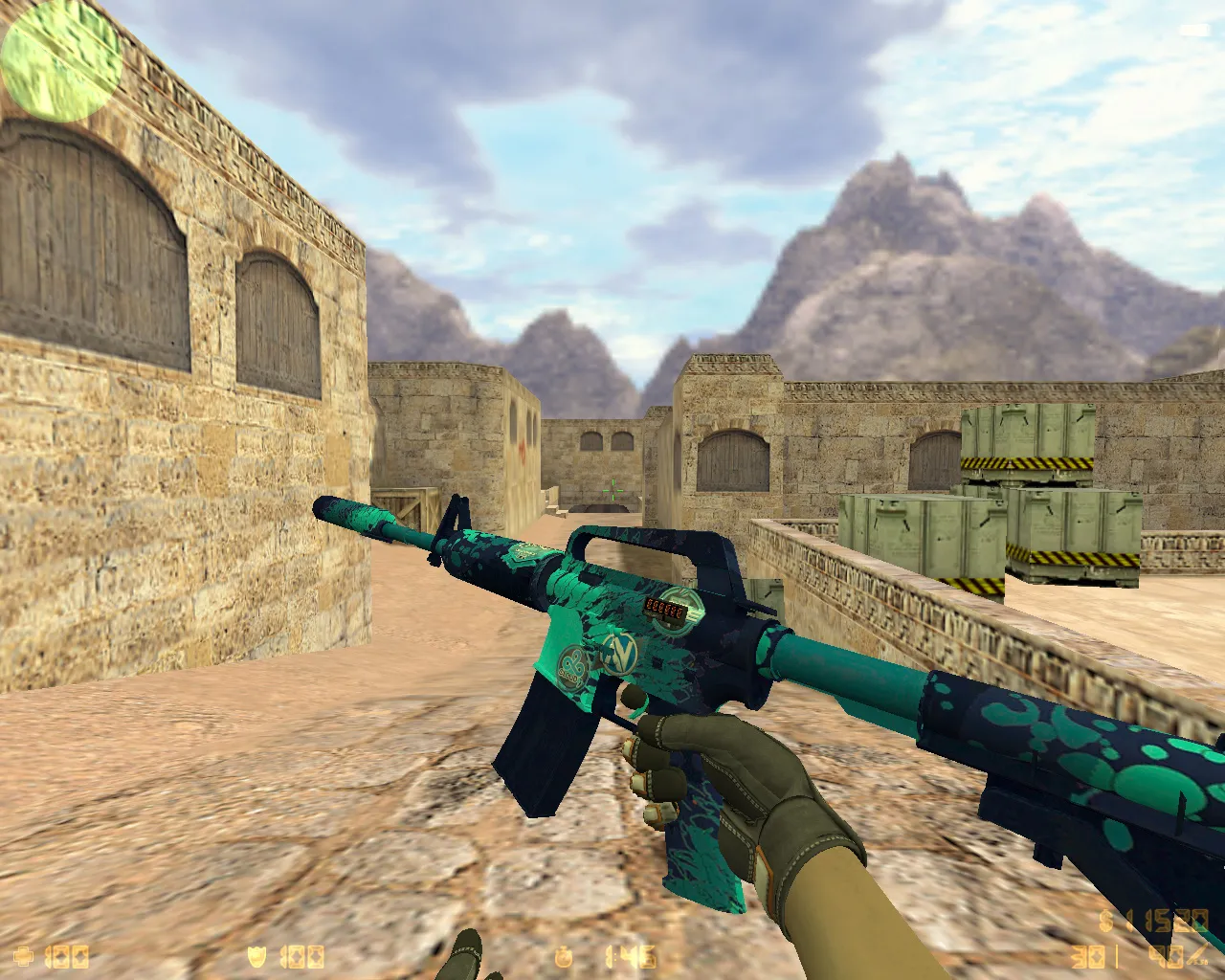Click the StatTrak kill counter on the weapon
Viewport: 1225px width, 980px height.
pyautogui.click(x=665, y=609)
